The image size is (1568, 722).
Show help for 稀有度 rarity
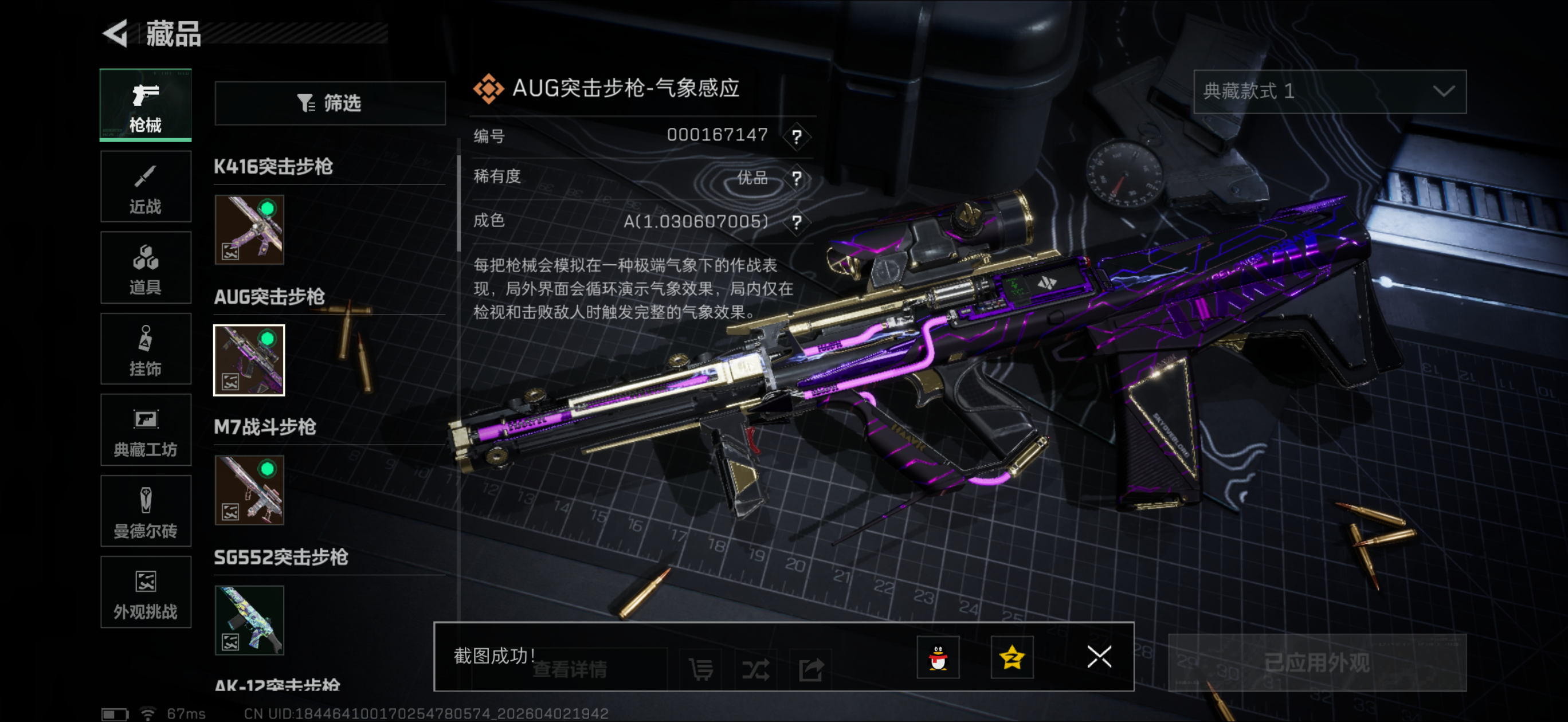(796, 178)
